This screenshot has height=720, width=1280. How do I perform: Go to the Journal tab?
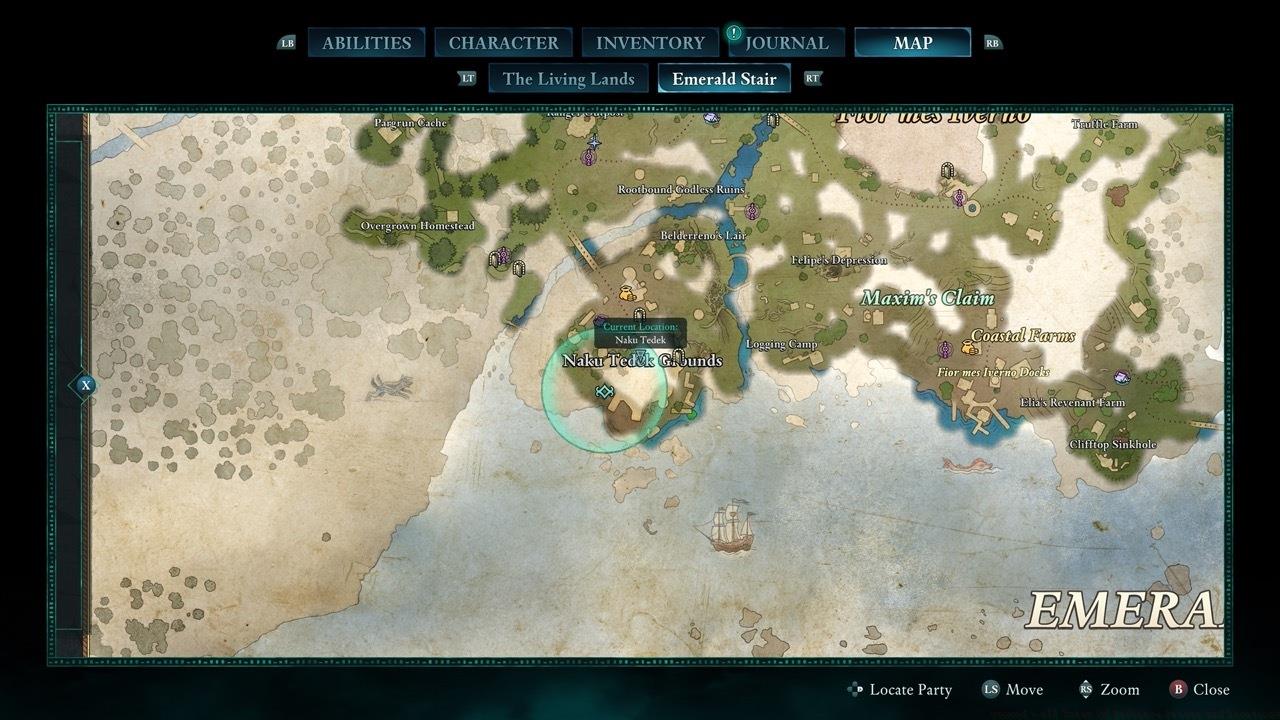click(786, 43)
